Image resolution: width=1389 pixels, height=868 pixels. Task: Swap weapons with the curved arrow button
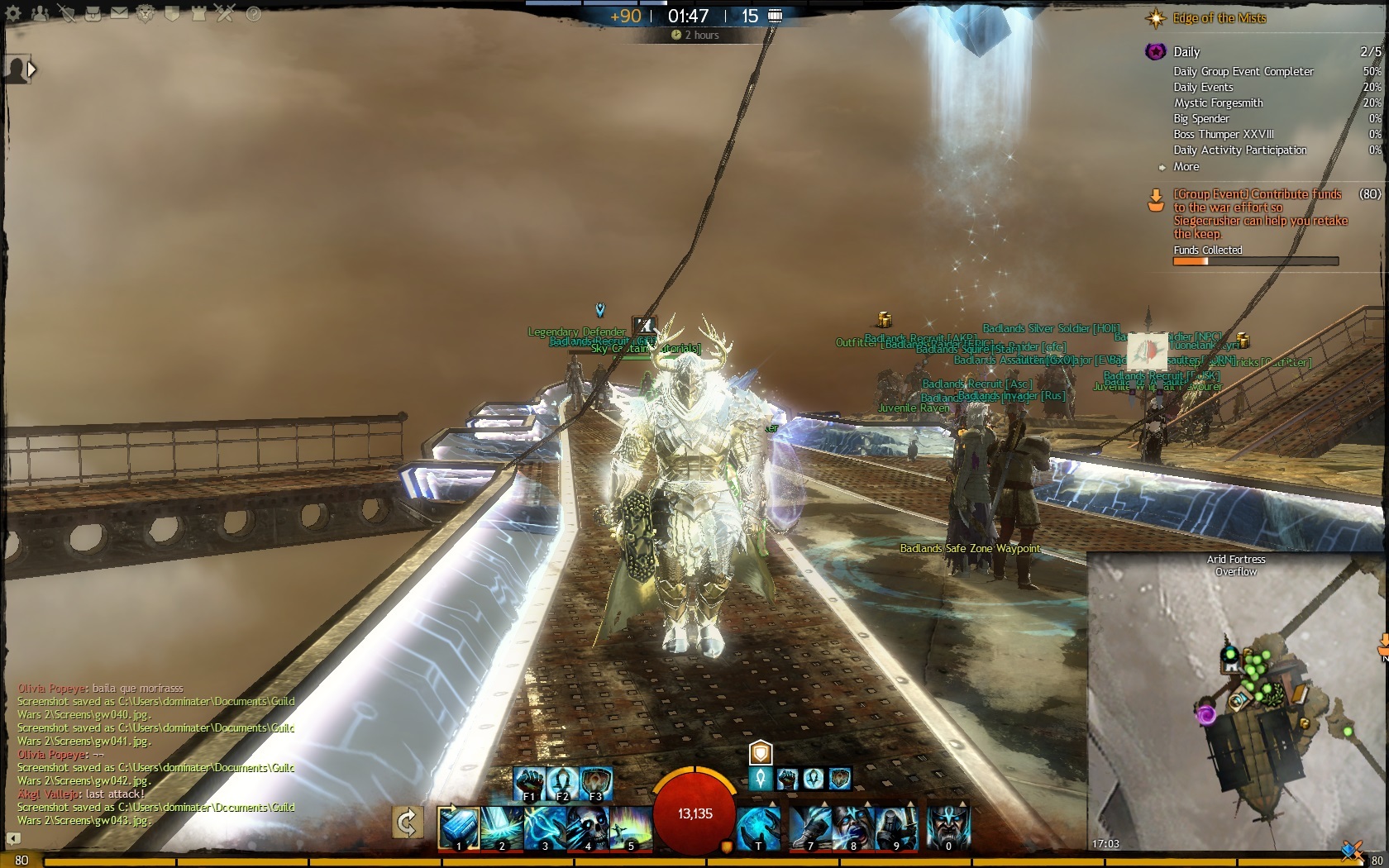407,823
